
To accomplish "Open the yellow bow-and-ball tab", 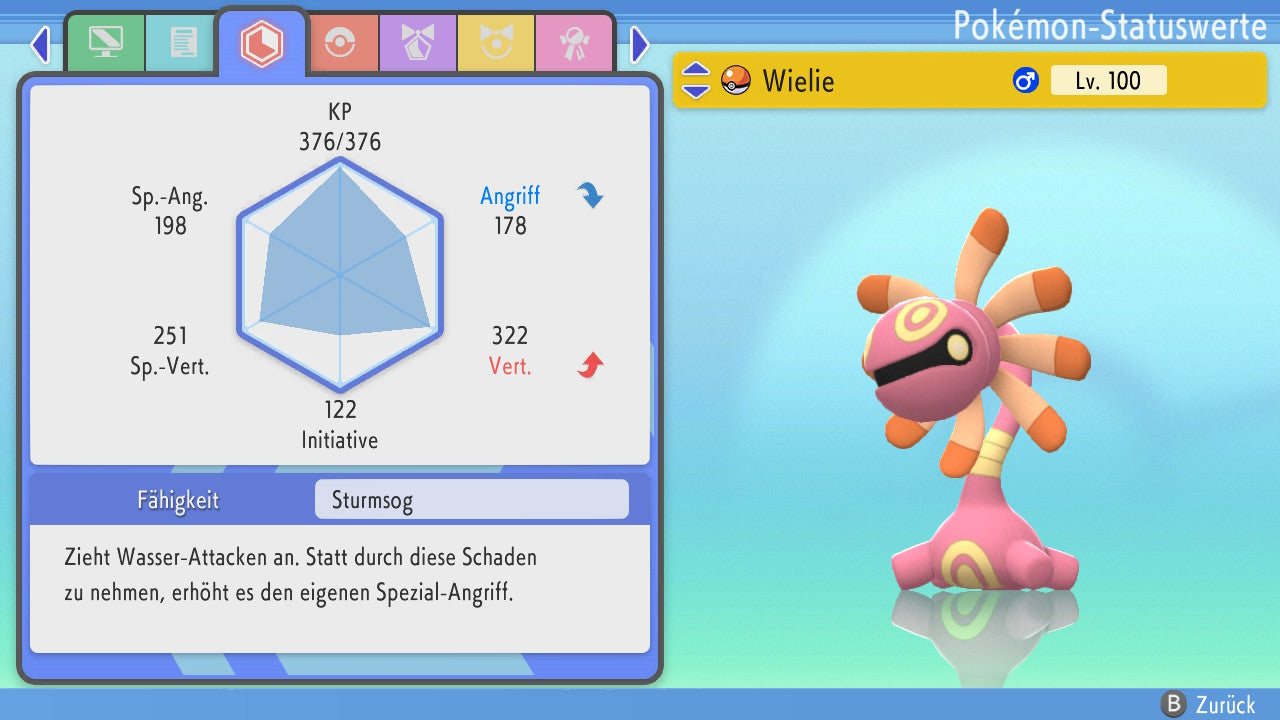I will point(496,43).
